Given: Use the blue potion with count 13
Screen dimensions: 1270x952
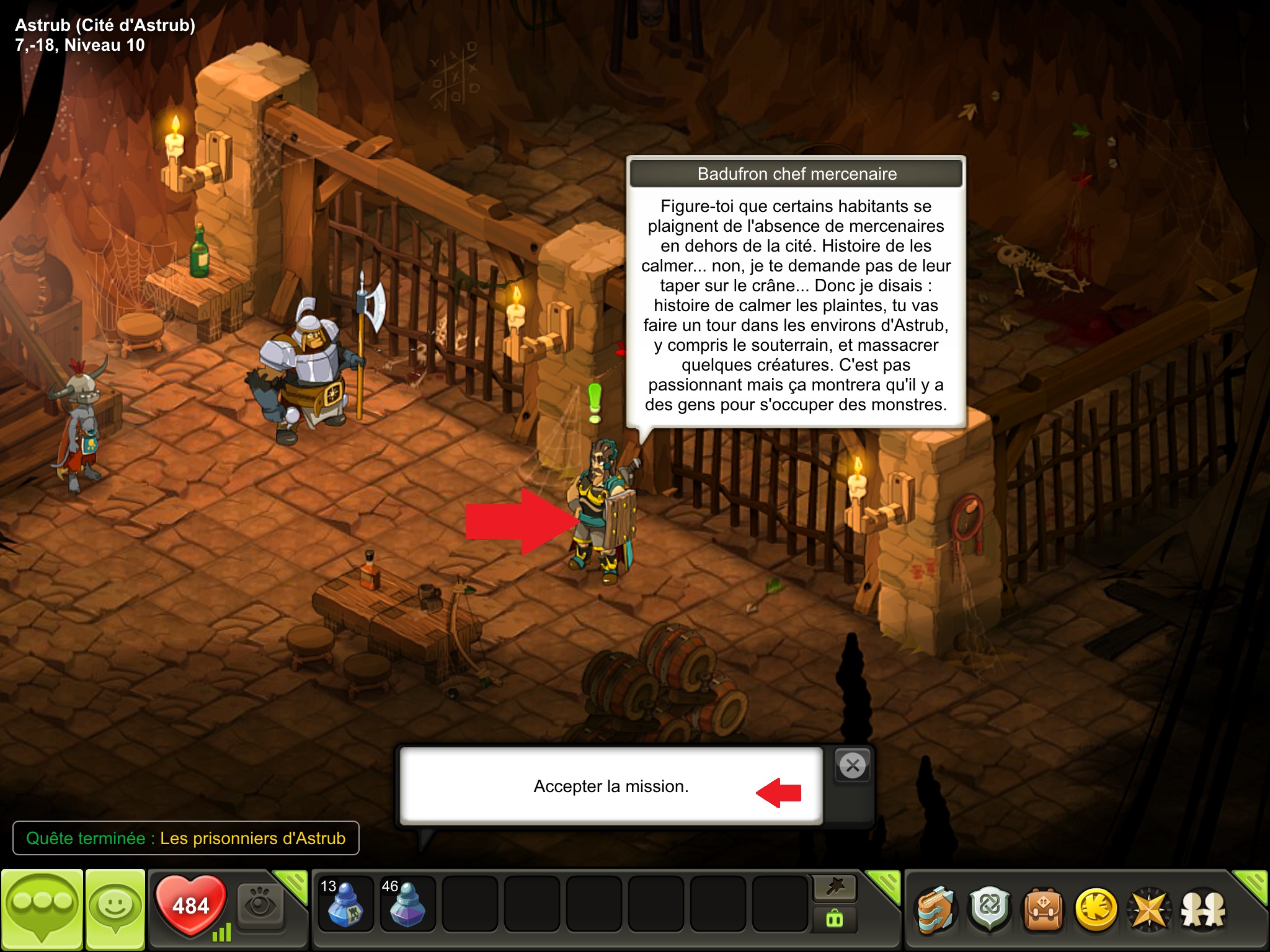Looking at the screenshot, I should coord(344,904).
